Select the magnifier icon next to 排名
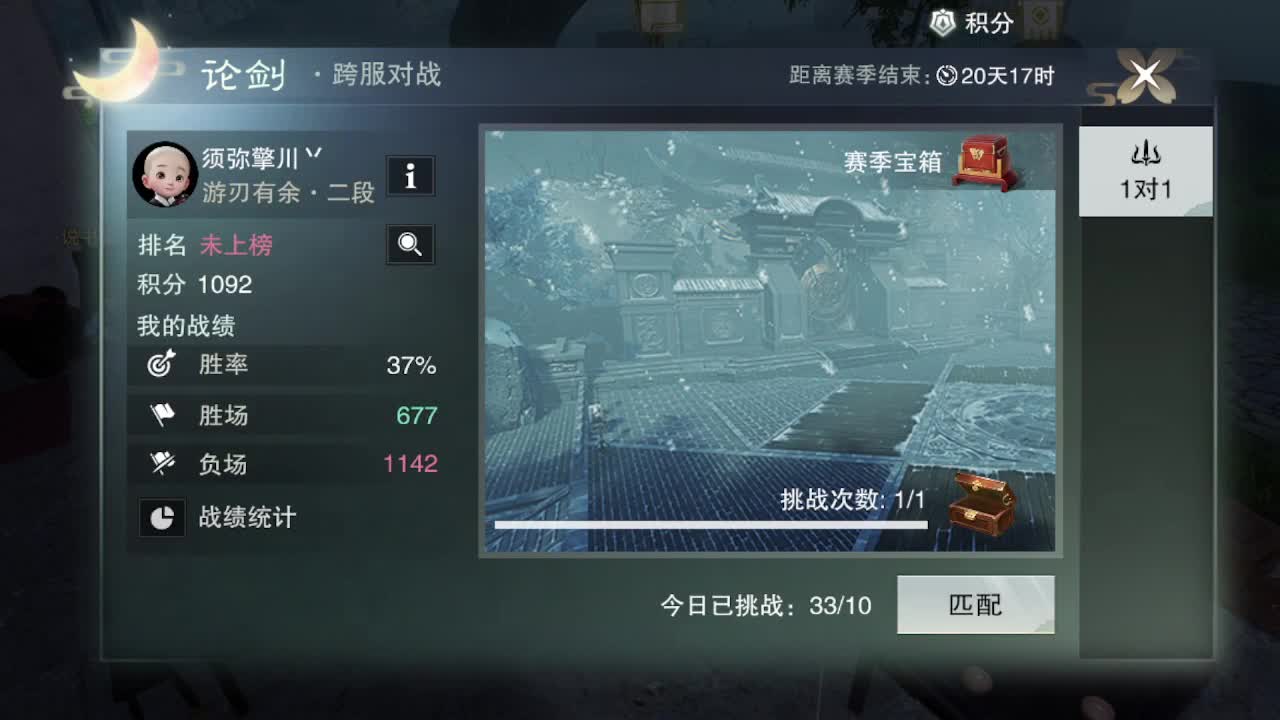Image resolution: width=1280 pixels, height=720 pixels. coord(410,244)
